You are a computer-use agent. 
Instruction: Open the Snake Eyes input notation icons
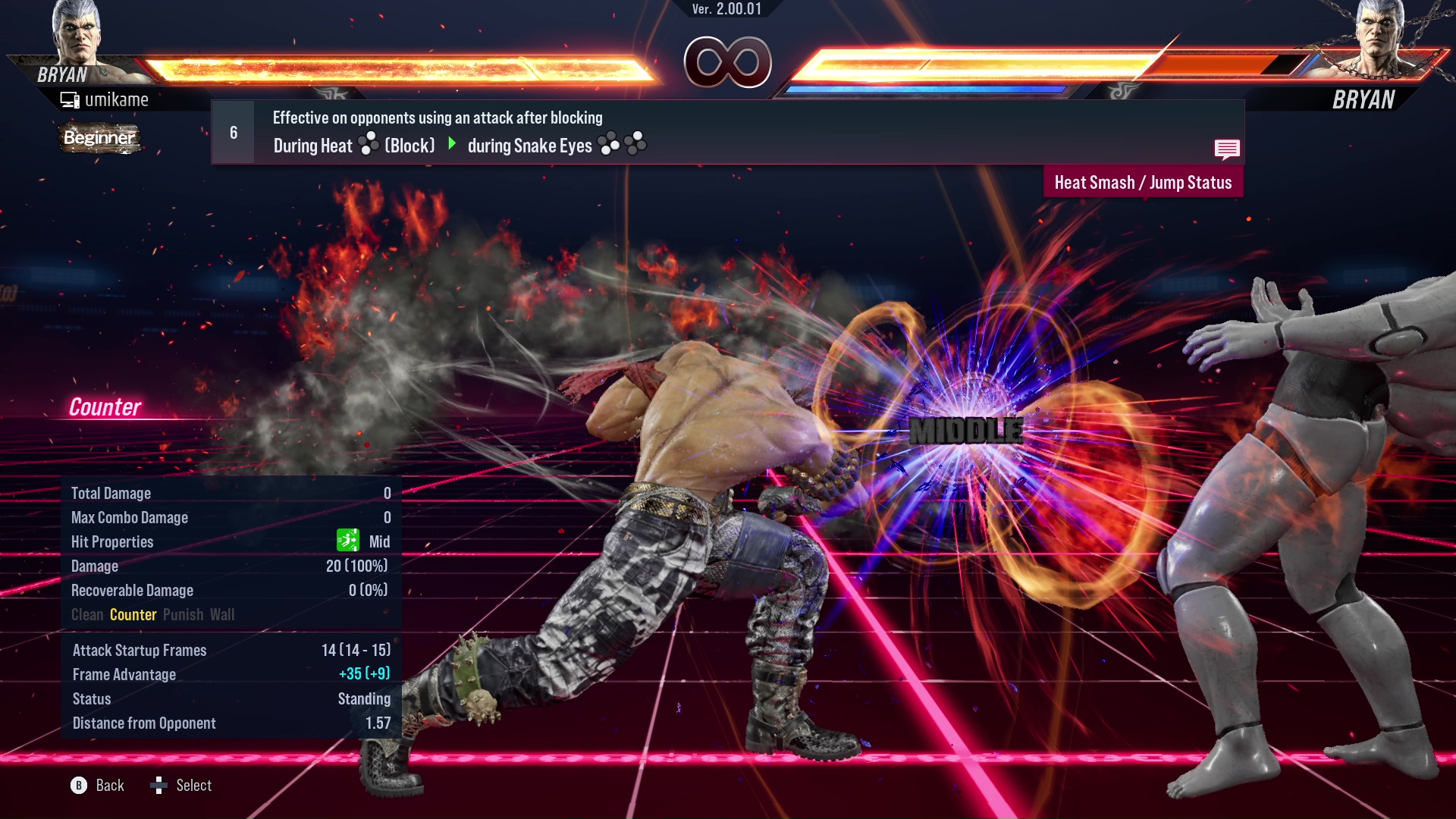(x=621, y=145)
